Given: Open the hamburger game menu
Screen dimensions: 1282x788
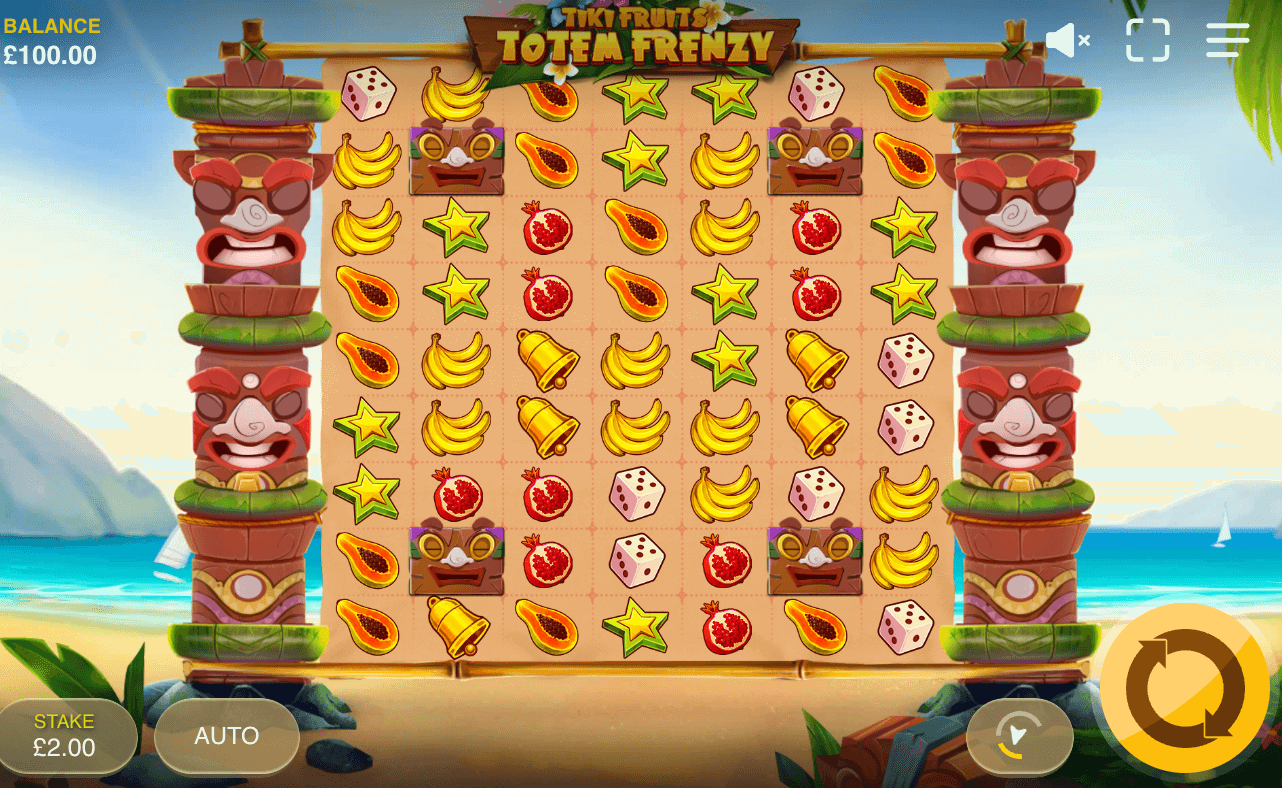Looking at the screenshot, I should [1227, 40].
